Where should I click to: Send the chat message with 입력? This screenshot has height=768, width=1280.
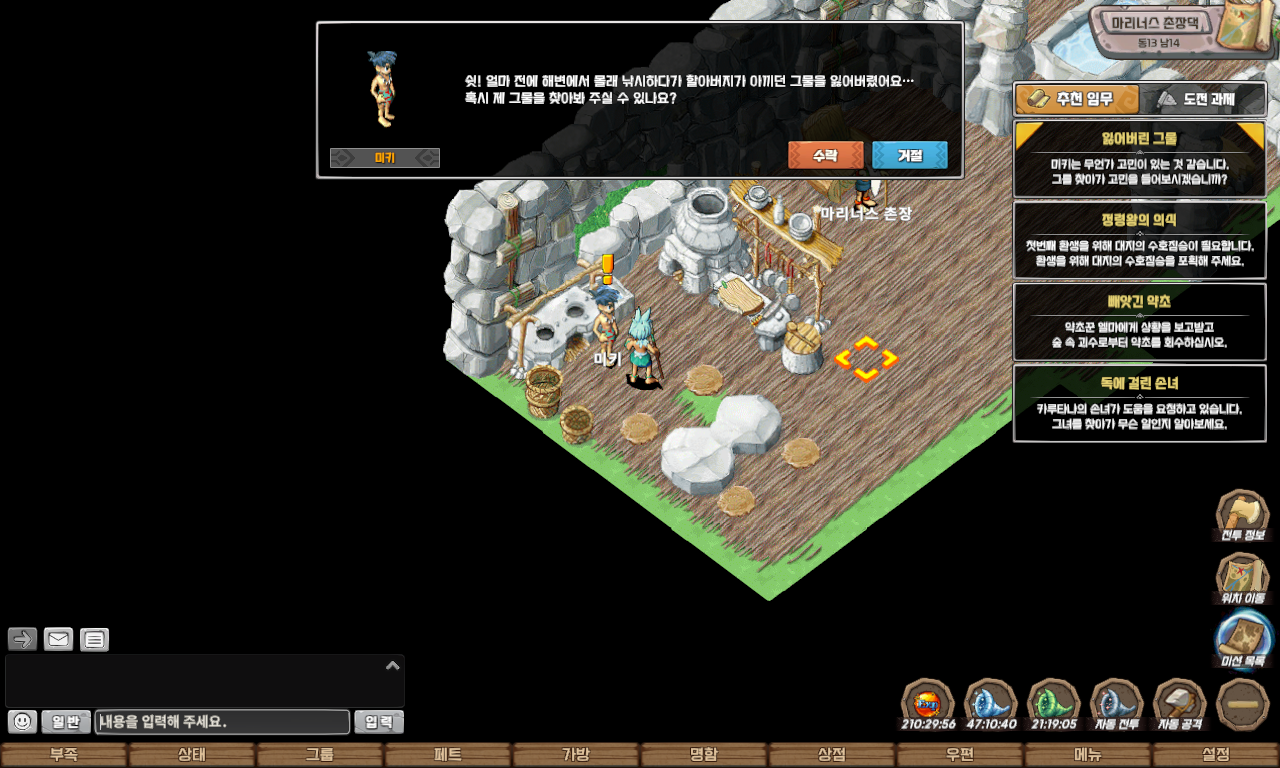coord(379,722)
